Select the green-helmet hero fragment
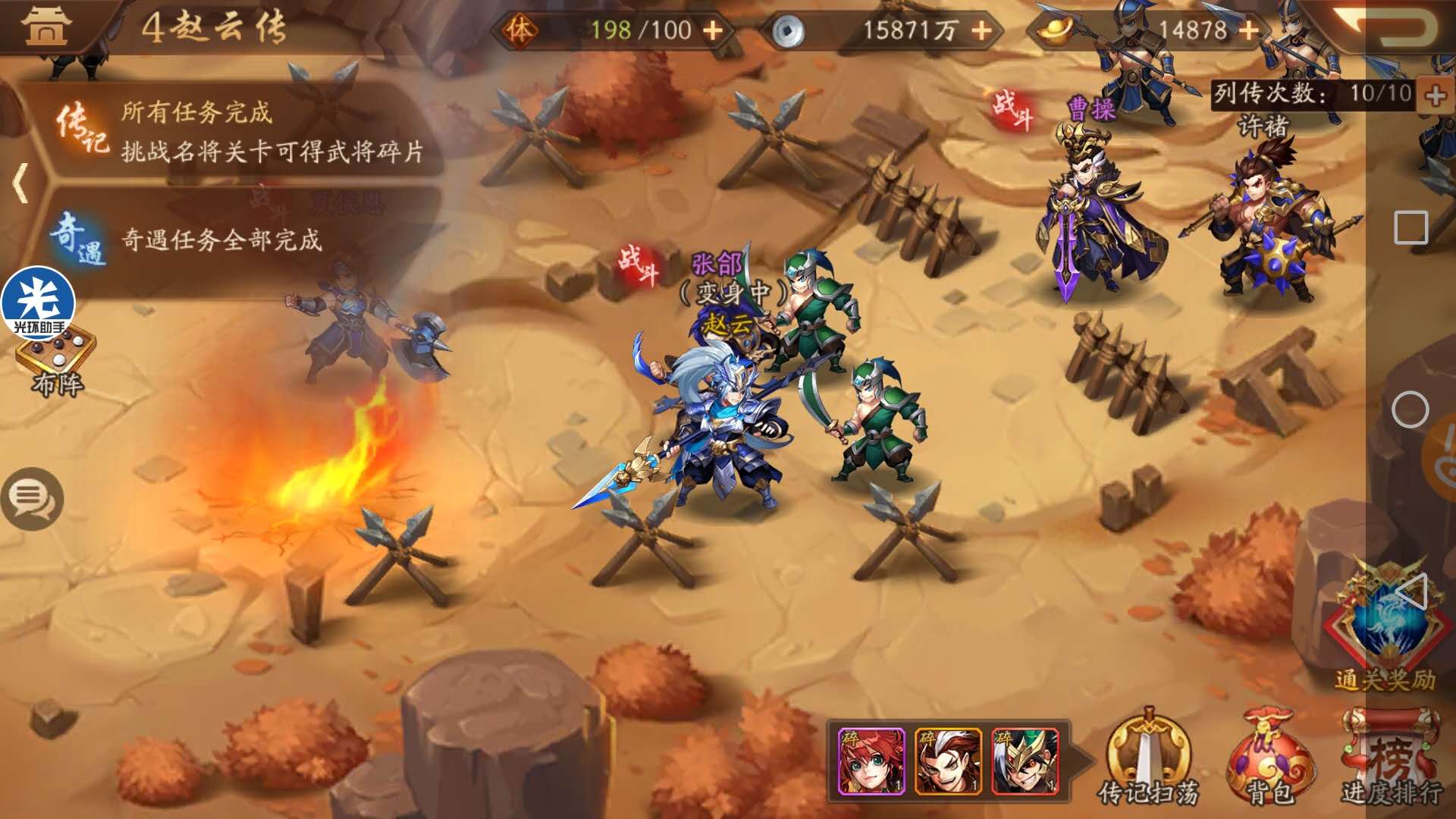The height and width of the screenshot is (819, 1456). pos(1025,761)
